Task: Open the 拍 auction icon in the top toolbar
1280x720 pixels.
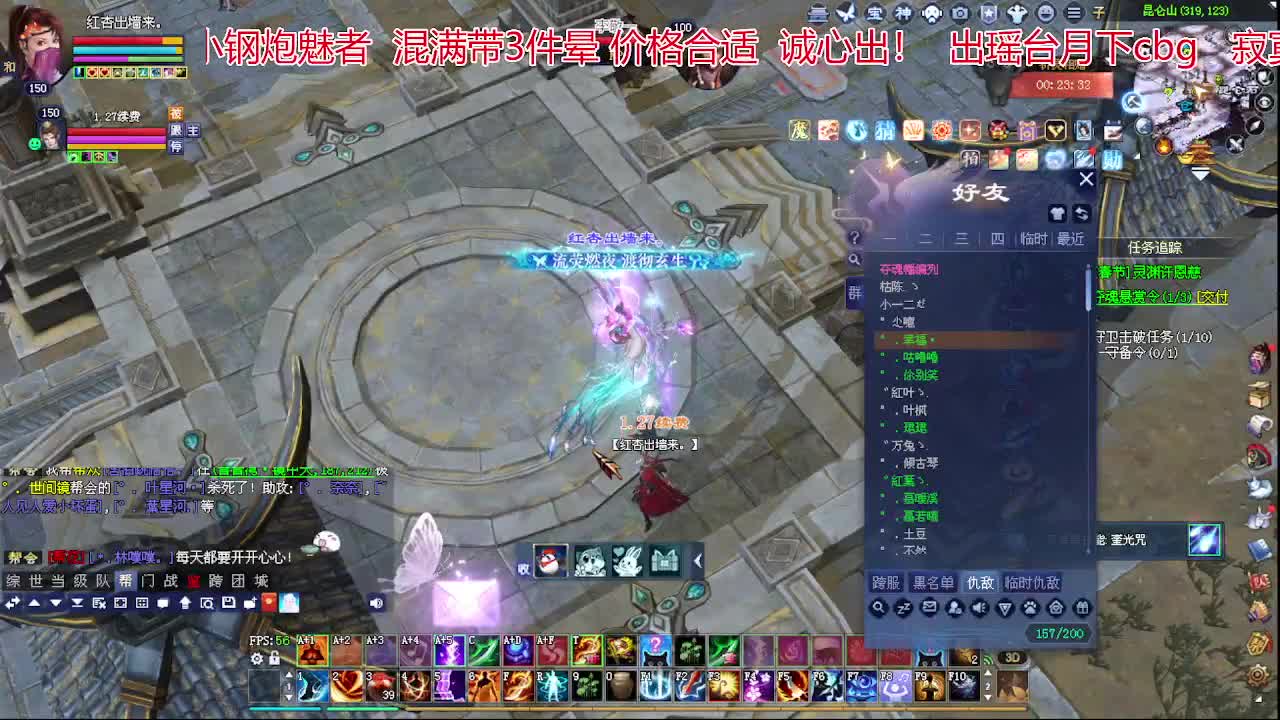Action: click(968, 158)
